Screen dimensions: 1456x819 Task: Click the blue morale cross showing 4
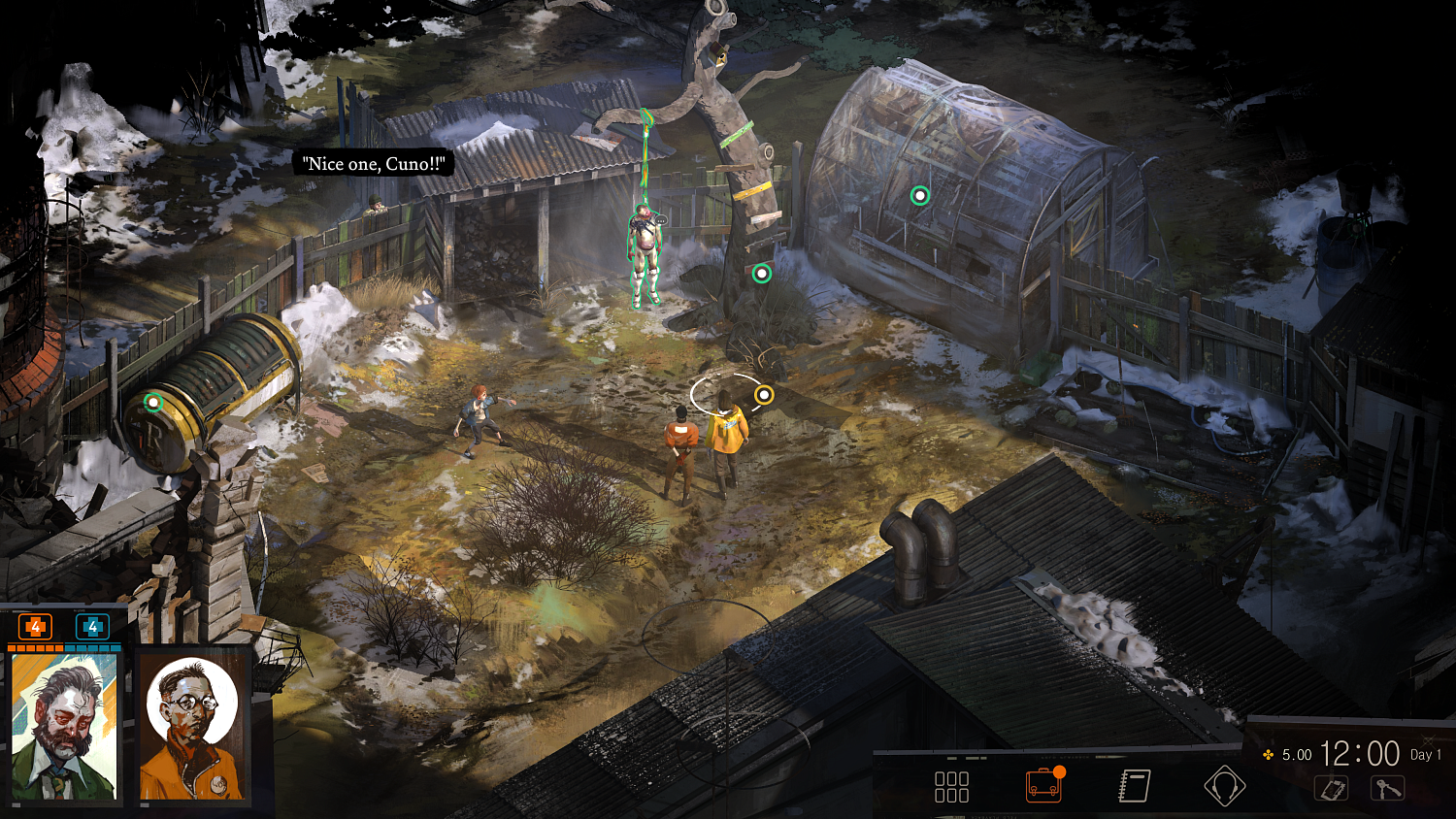[x=91, y=628]
